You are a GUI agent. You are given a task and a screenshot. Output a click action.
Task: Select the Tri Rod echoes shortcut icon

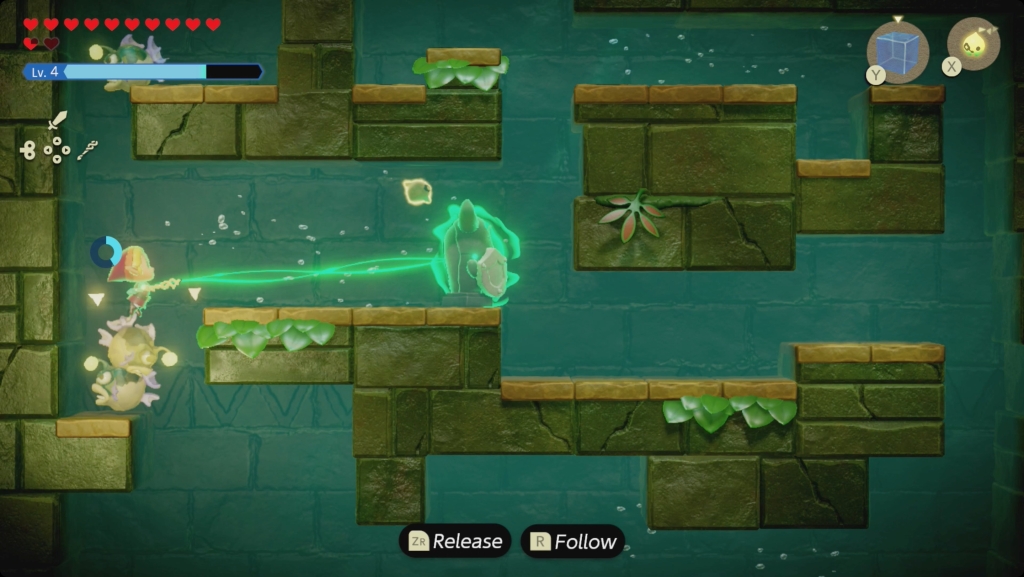click(88, 150)
